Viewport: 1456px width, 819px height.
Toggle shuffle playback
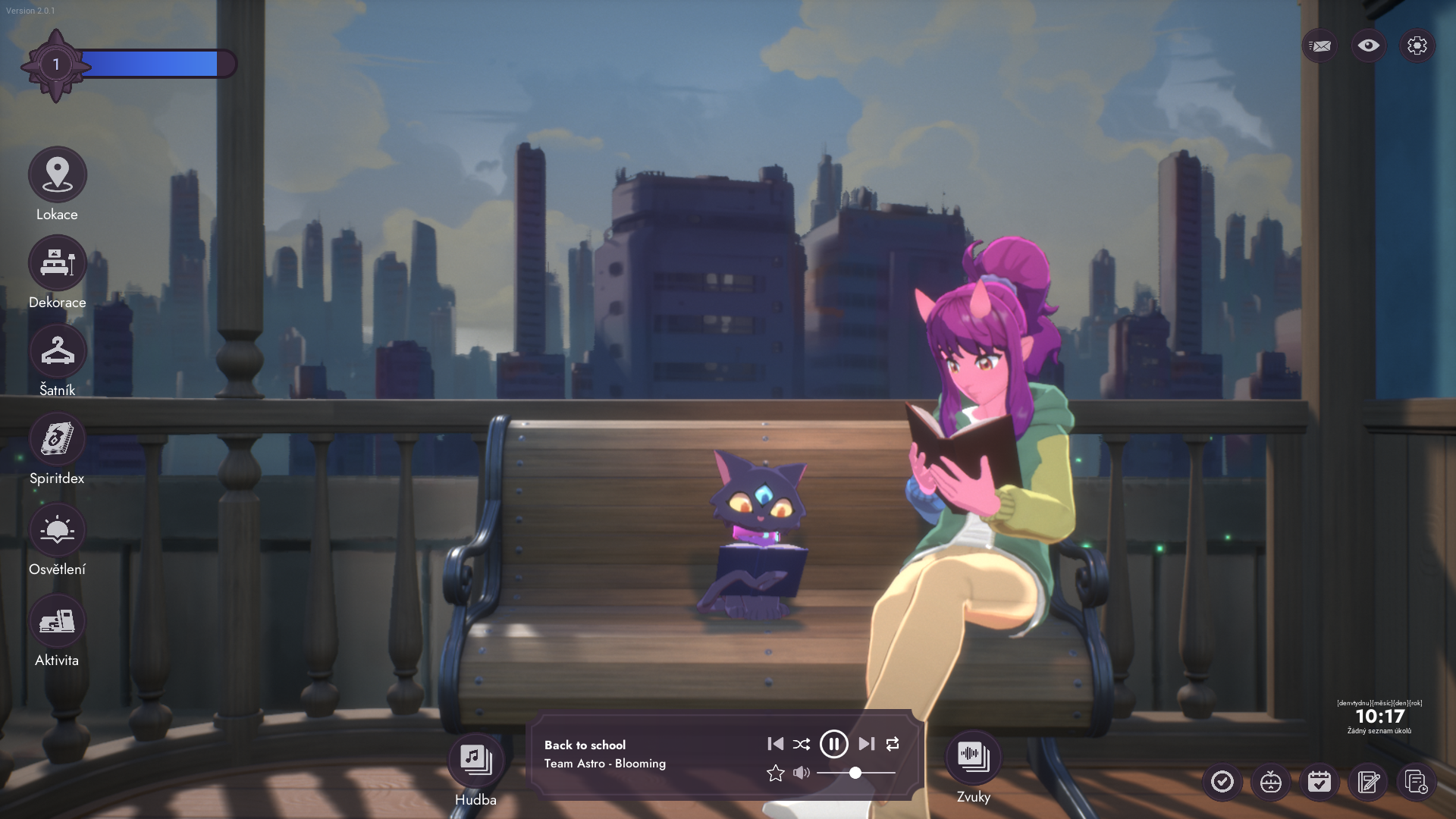802,744
